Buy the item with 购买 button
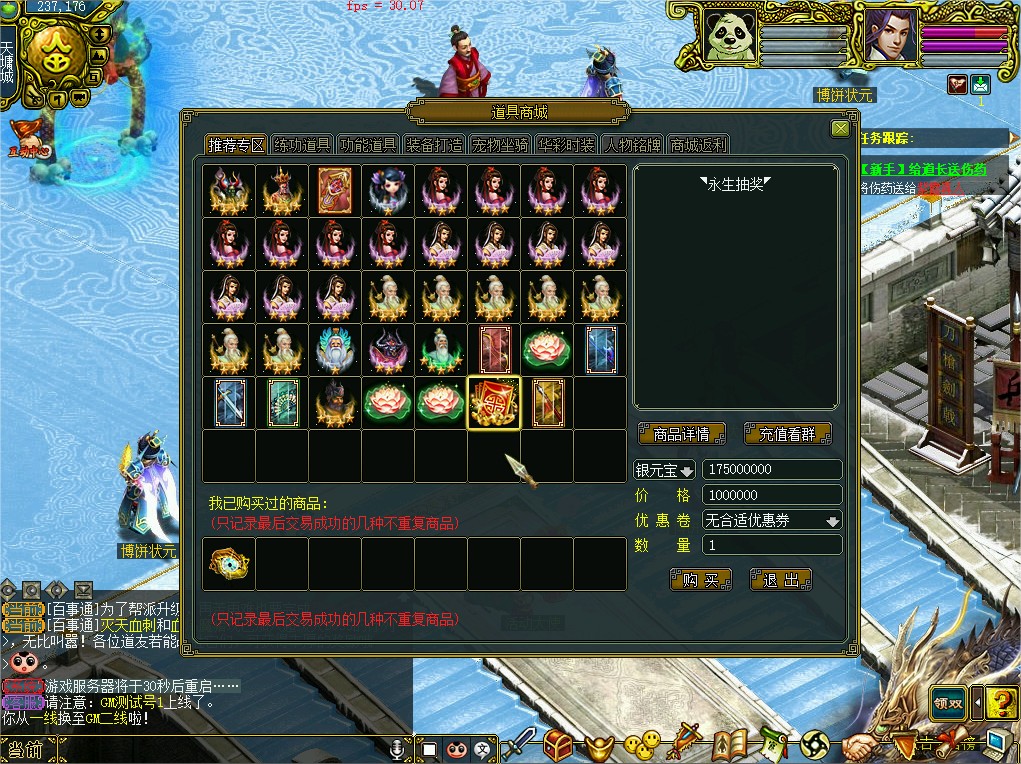The width and height of the screenshot is (1021, 764). tap(701, 580)
